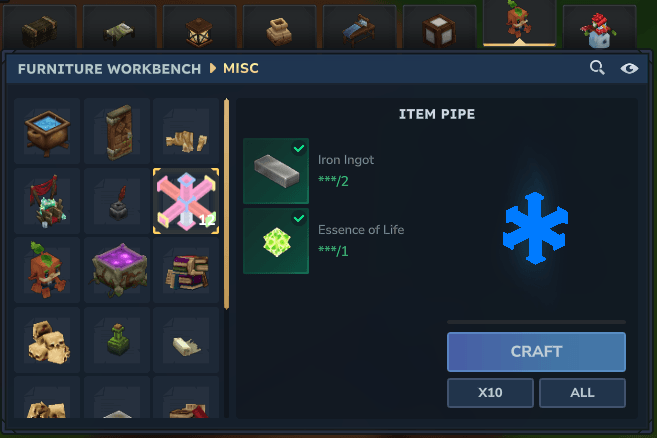Select the green potion bottle recipe
The image size is (657, 438).
click(x=117, y=340)
